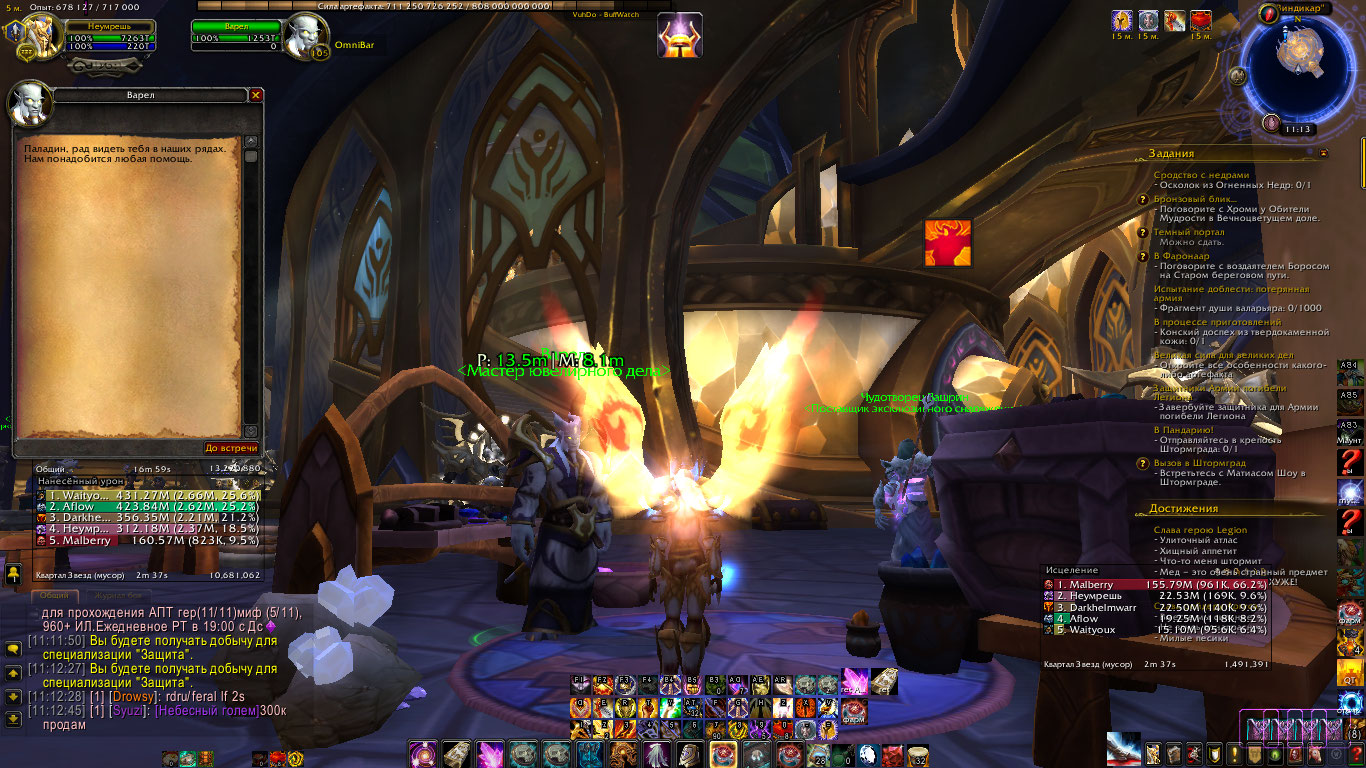Viewport: 1366px width, 768px height.
Task: Select the Варел target portrait
Action: click(304, 36)
